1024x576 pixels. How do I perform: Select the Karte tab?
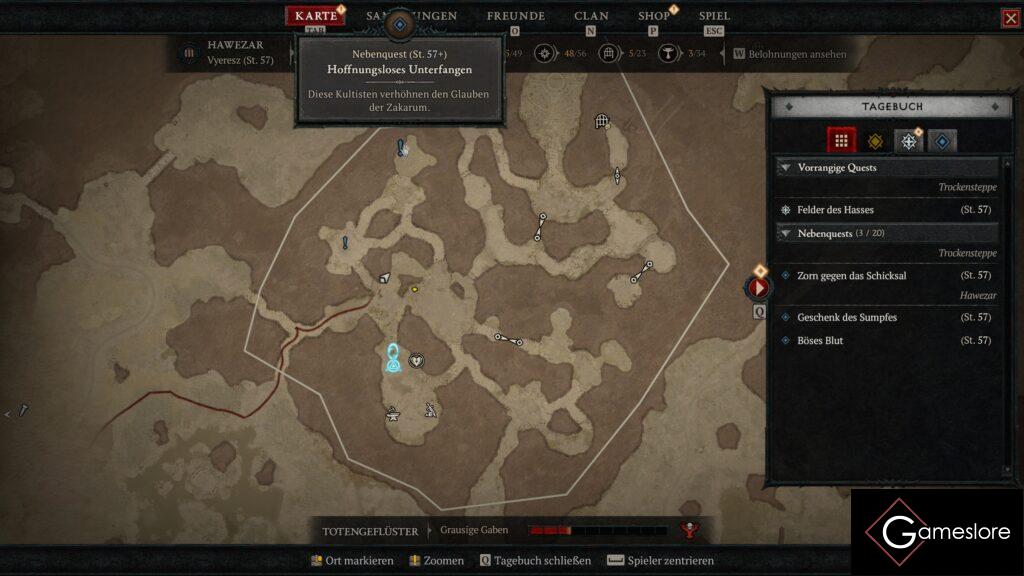point(316,16)
